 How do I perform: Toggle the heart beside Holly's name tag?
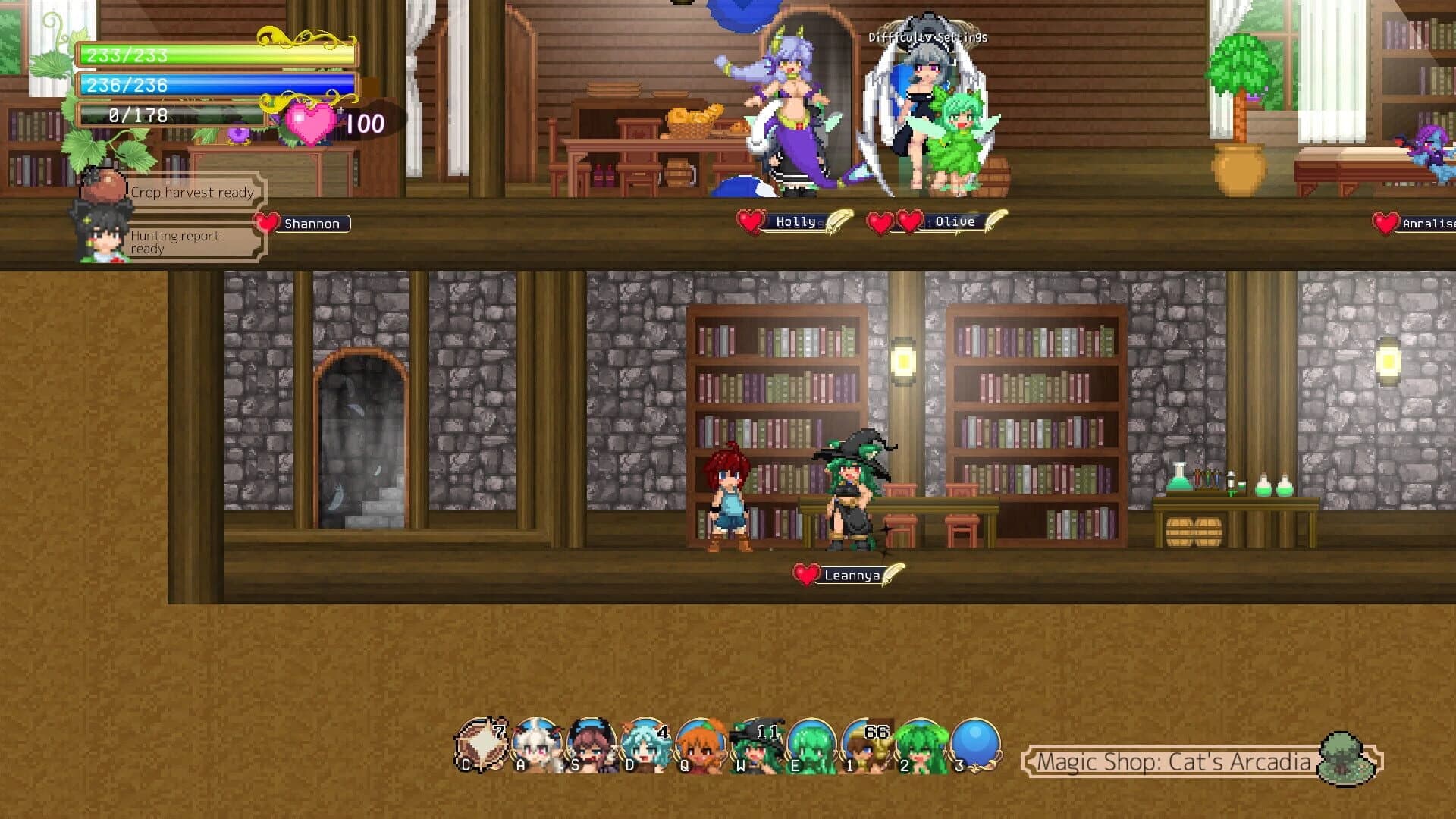pos(749,221)
